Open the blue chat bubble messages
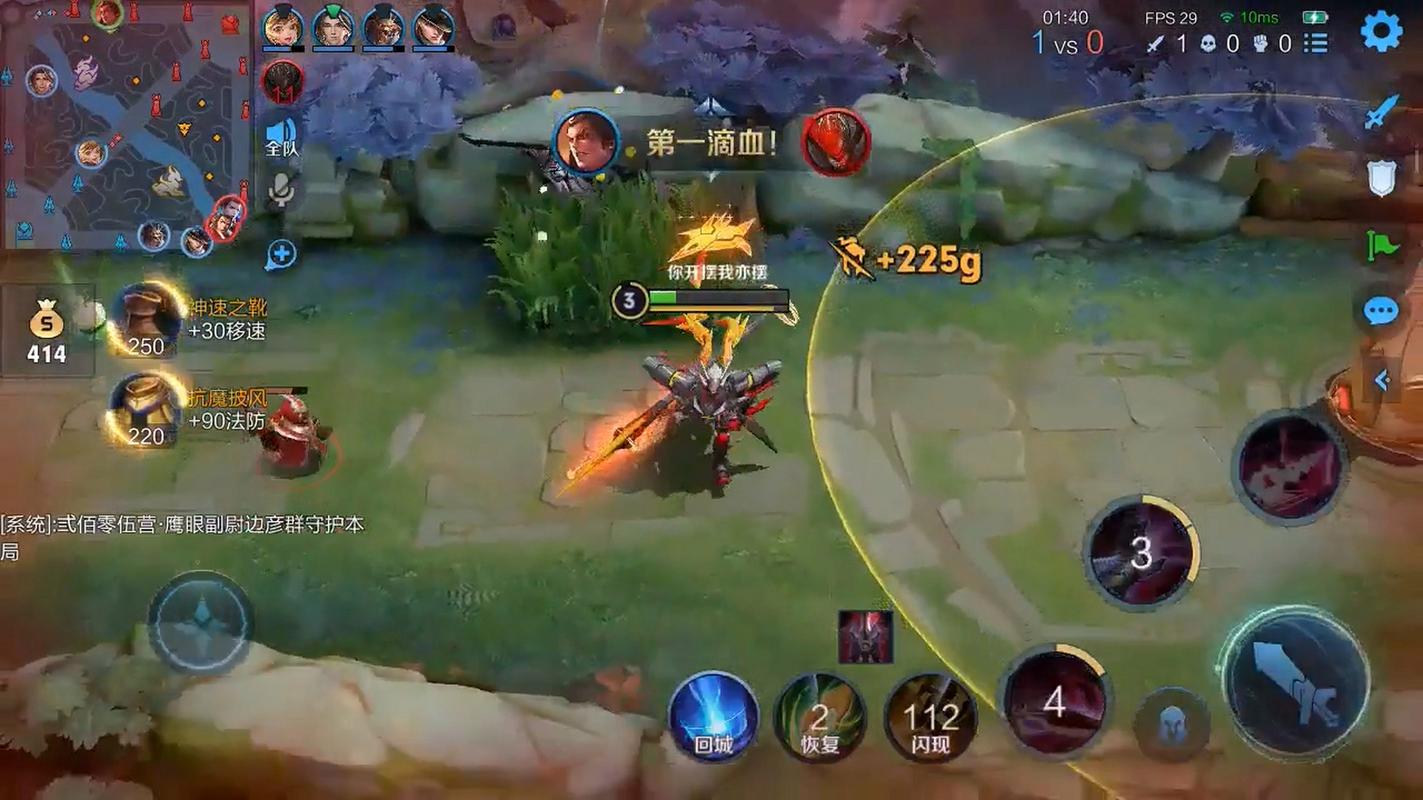This screenshot has height=800, width=1423. [1381, 311]
